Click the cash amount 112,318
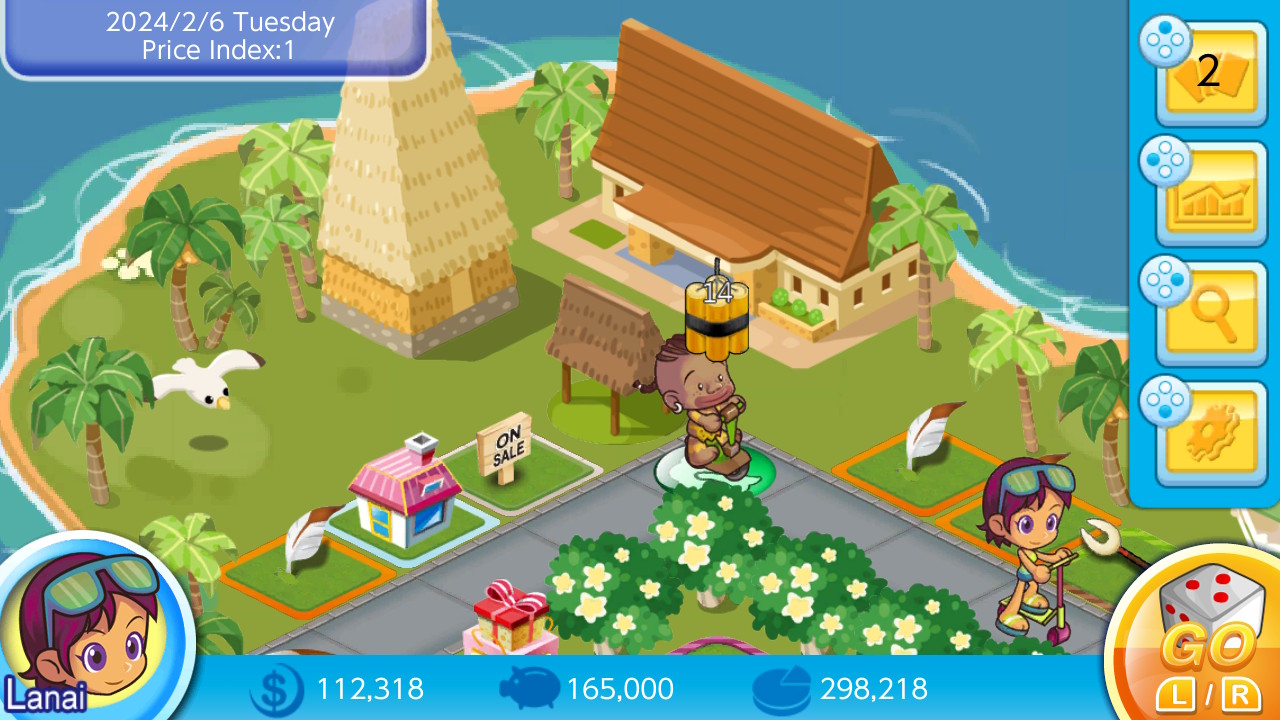 pos(370,689)
